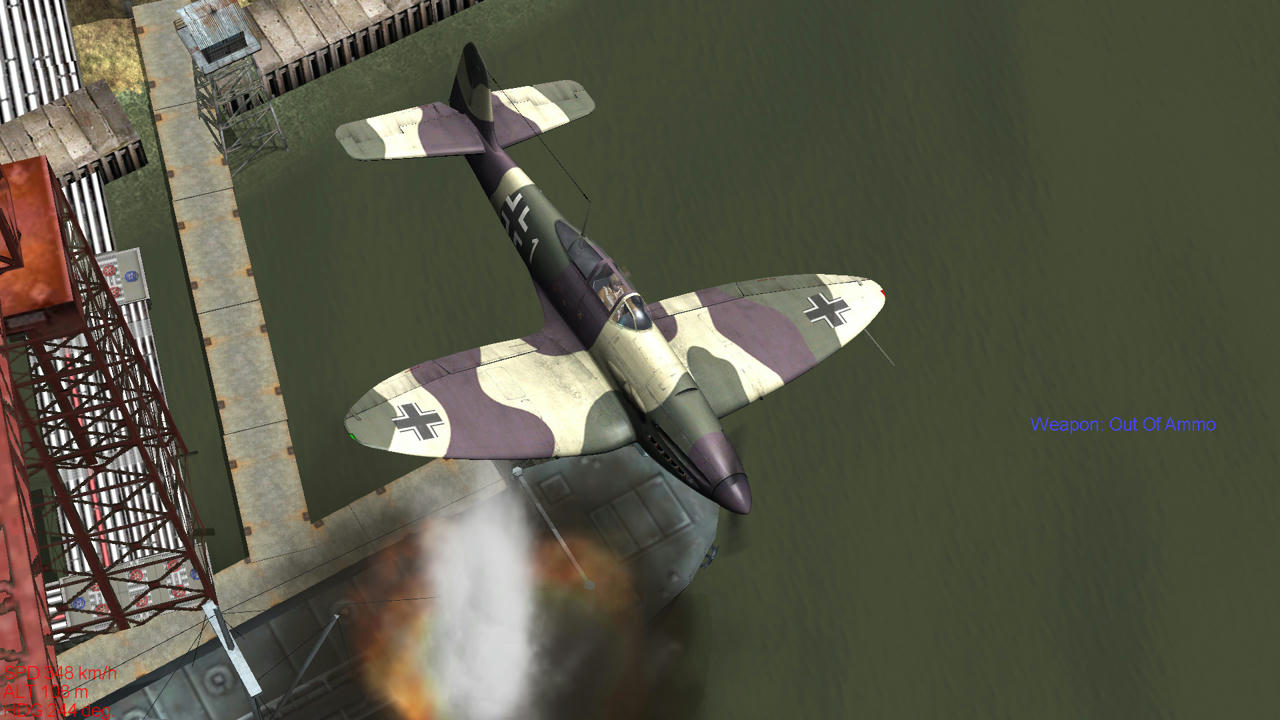Click the Weapon: Out Of Ammo notification
This screenshot has width=1280, height=720.
1122,424
